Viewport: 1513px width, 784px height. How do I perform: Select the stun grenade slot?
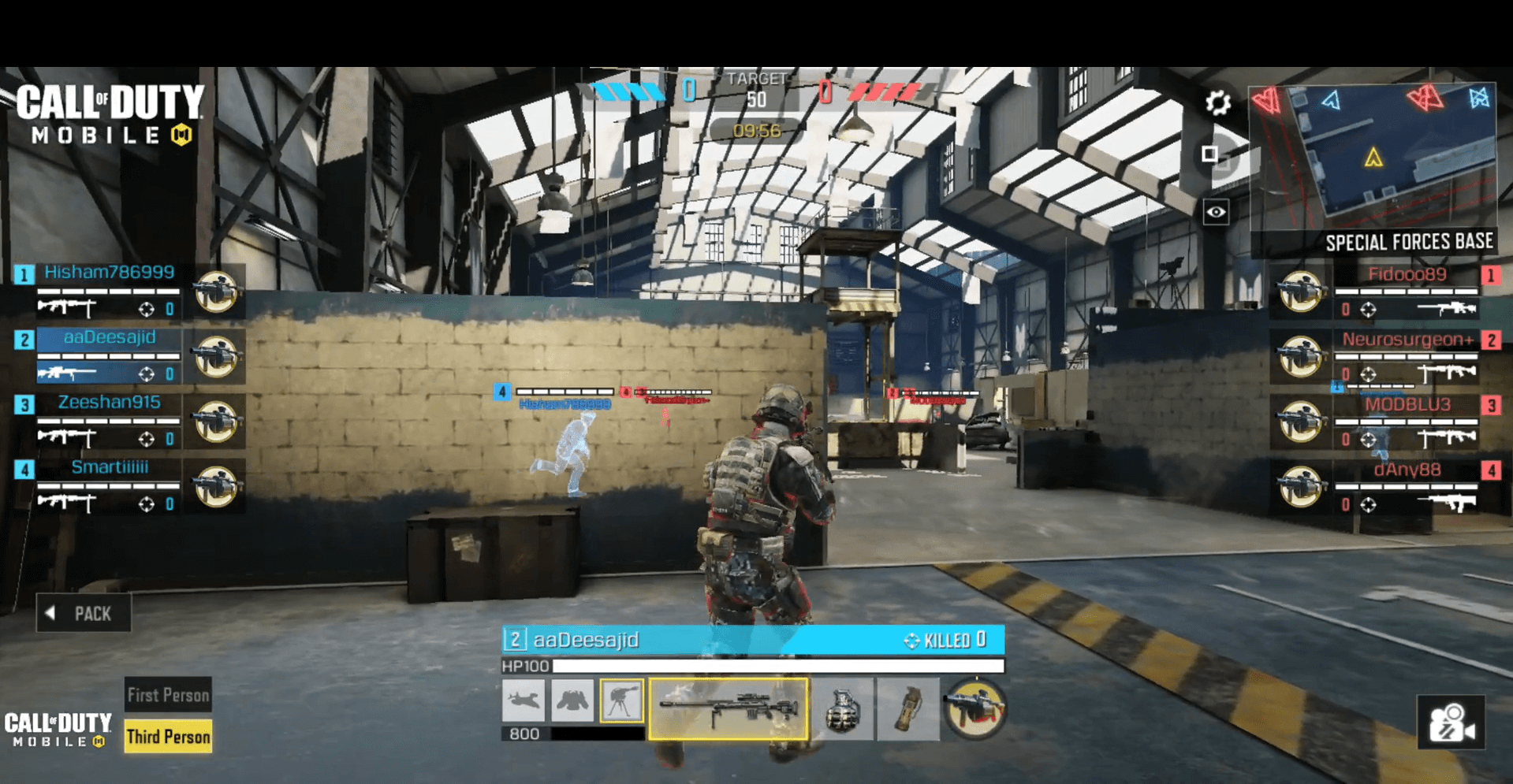coord(908,710)
